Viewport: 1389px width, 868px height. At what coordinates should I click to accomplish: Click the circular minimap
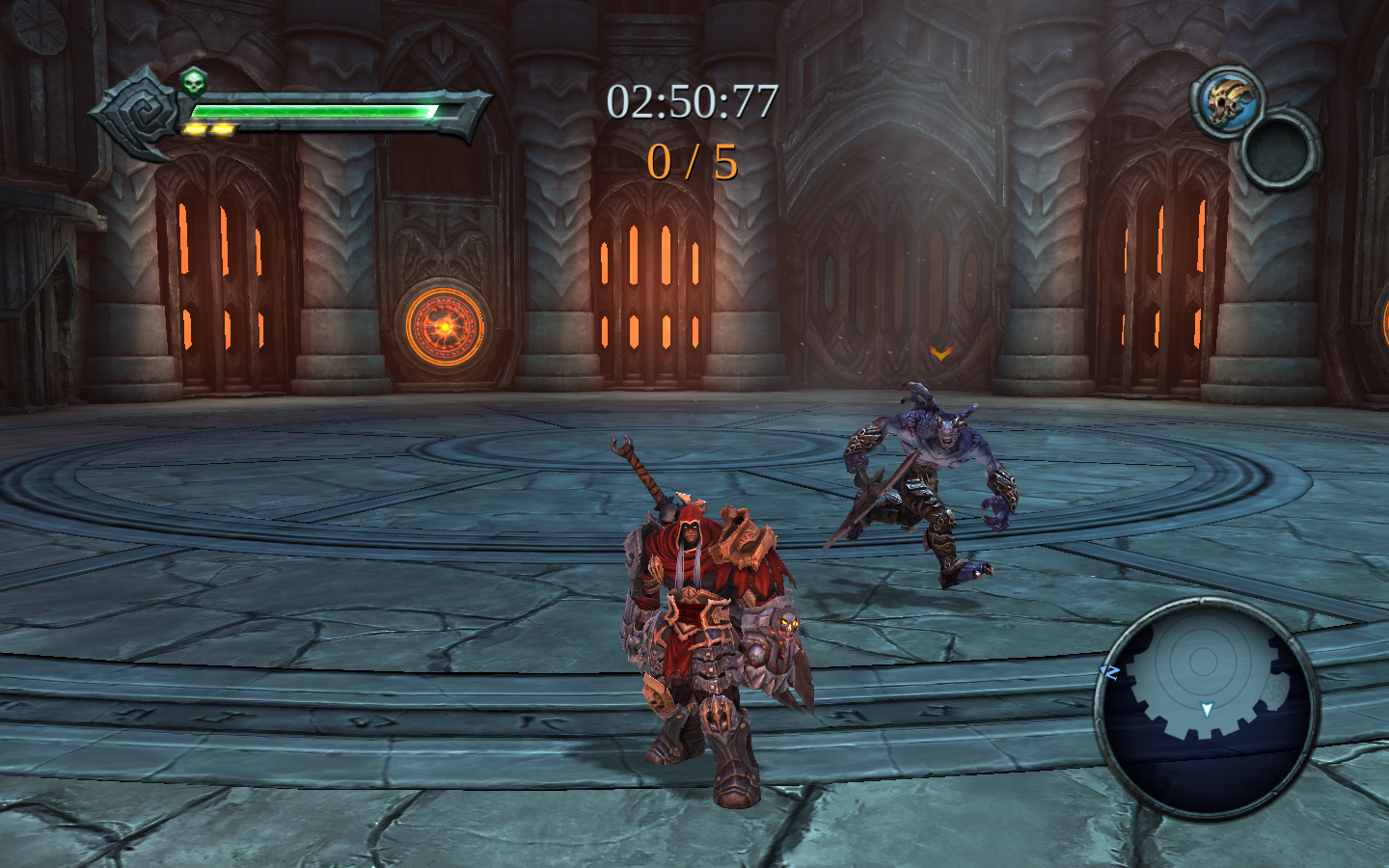pyautogui.click(x=1206, y=708)
